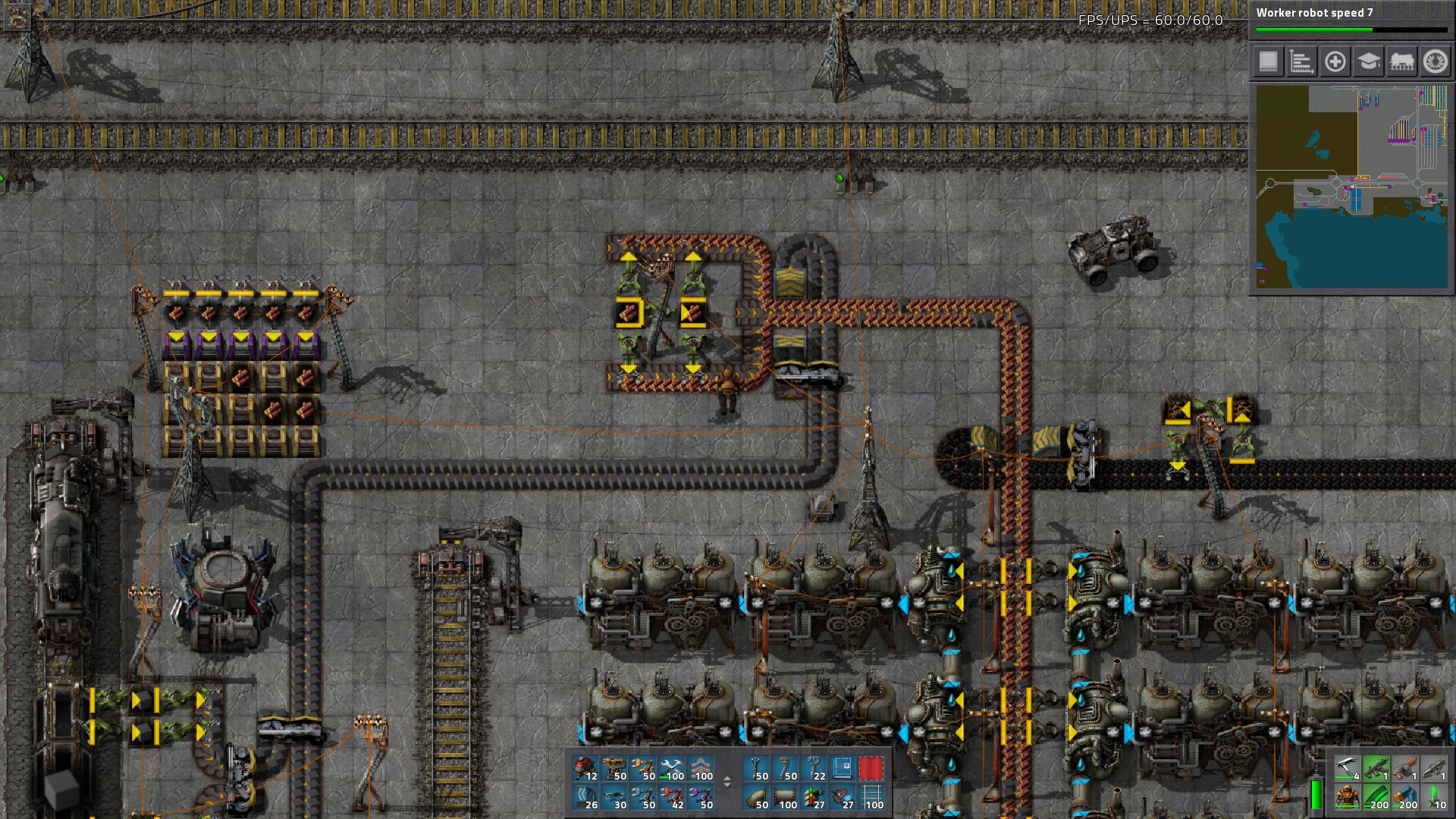Select the red inserter hotbar slot
Screen dimensions: 1456x819
pyautogui.click(x=672, y=796)
